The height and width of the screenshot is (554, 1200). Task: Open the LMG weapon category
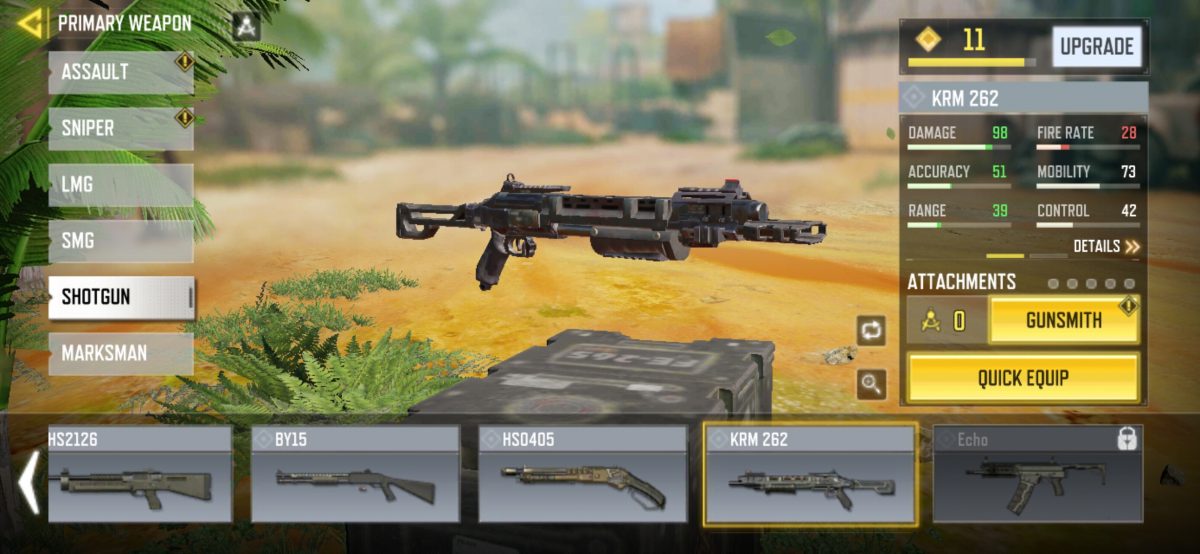tap(120, 185)
